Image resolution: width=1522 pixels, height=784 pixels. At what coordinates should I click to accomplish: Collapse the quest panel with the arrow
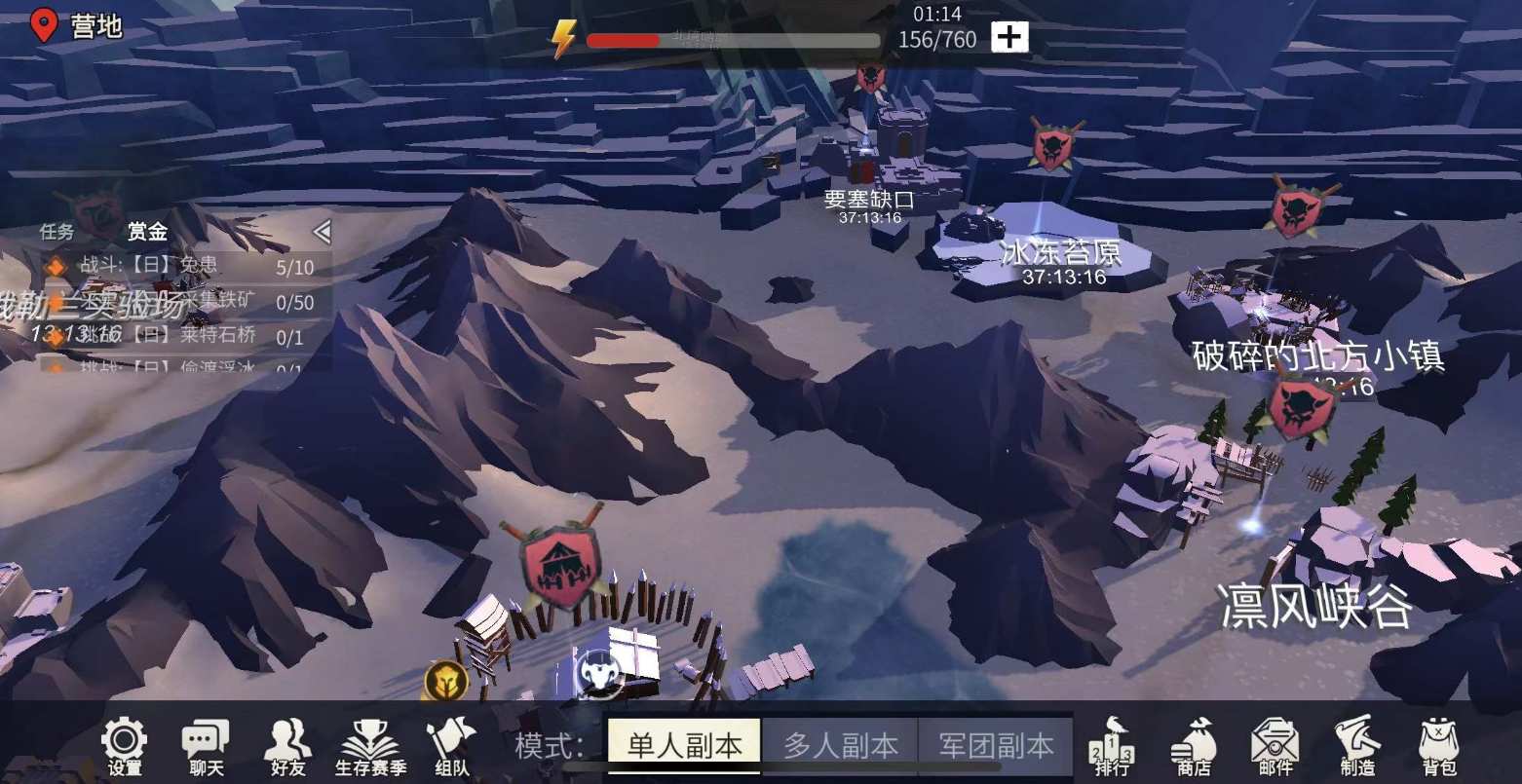pos(322,232)
